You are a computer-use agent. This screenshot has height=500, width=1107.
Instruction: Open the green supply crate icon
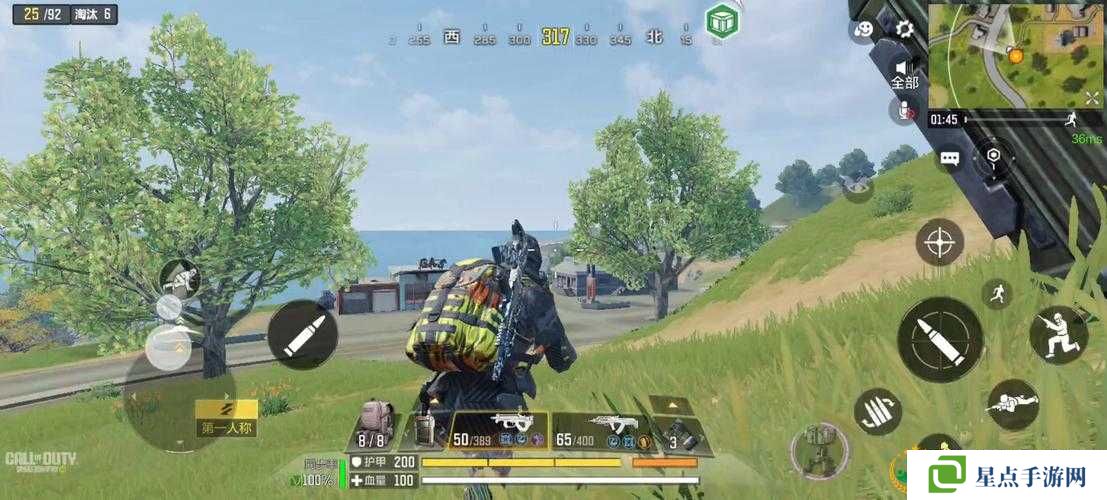pyautogui.click(x=720, y=19)
